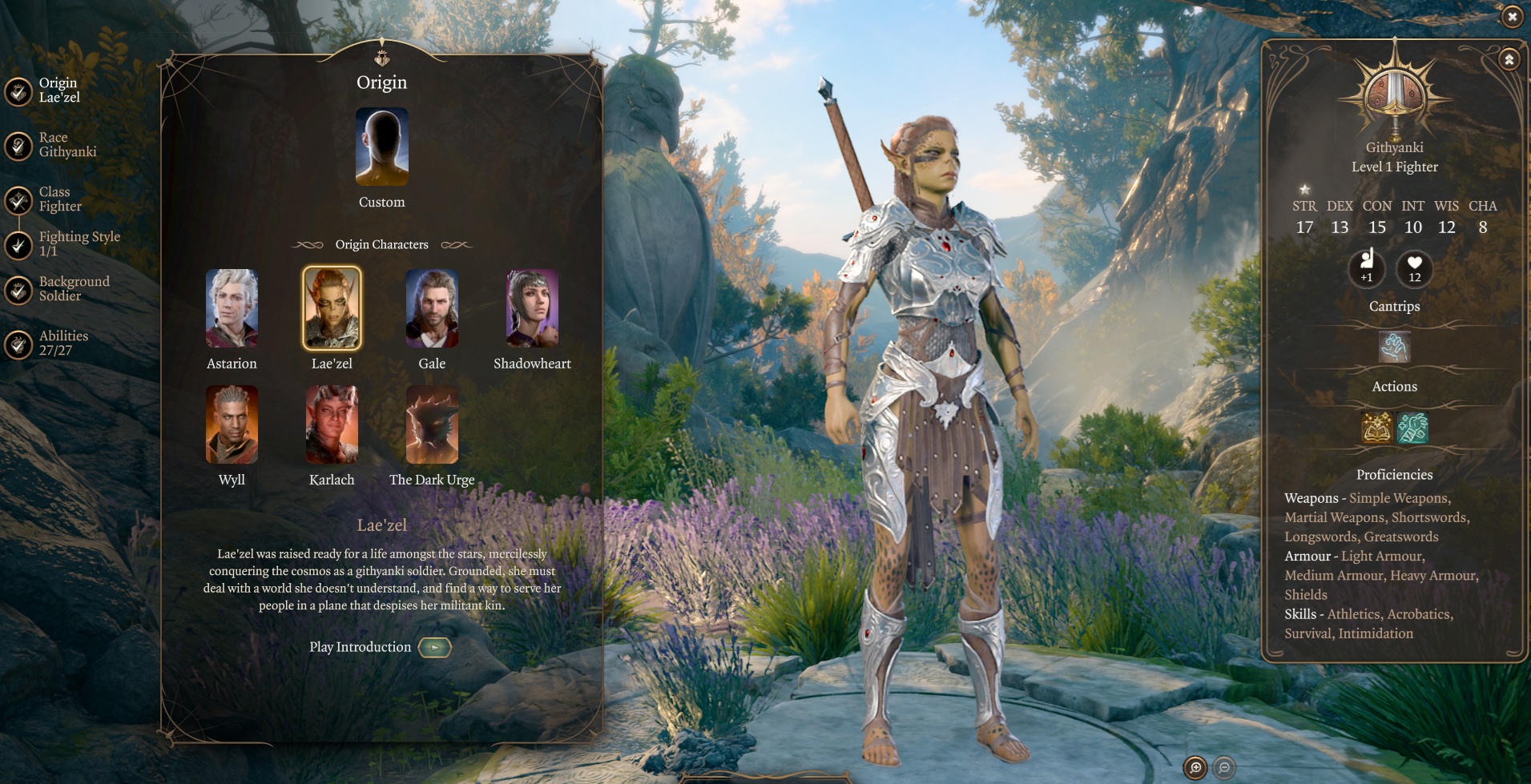This screenshot has width=1531, height=784.
Task: Pick Gale as origin character
Action: [432, 308]
